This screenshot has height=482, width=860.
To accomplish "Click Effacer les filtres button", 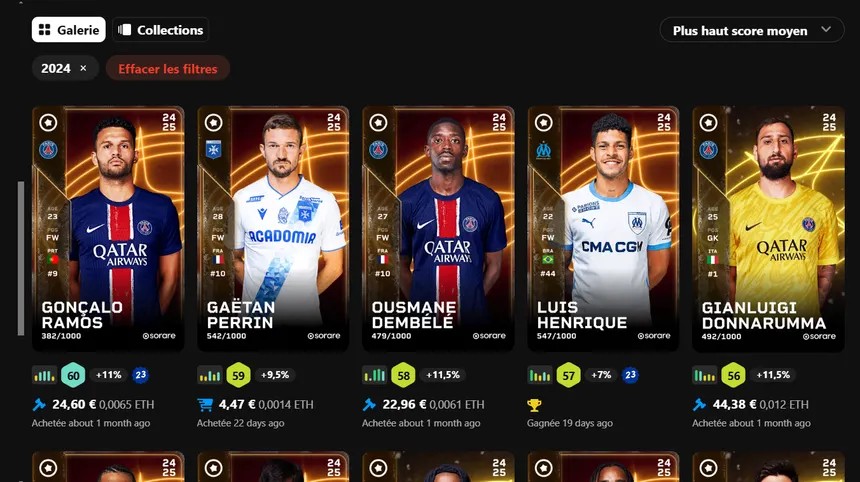I will pyautogui.click(x=168, y=69).
